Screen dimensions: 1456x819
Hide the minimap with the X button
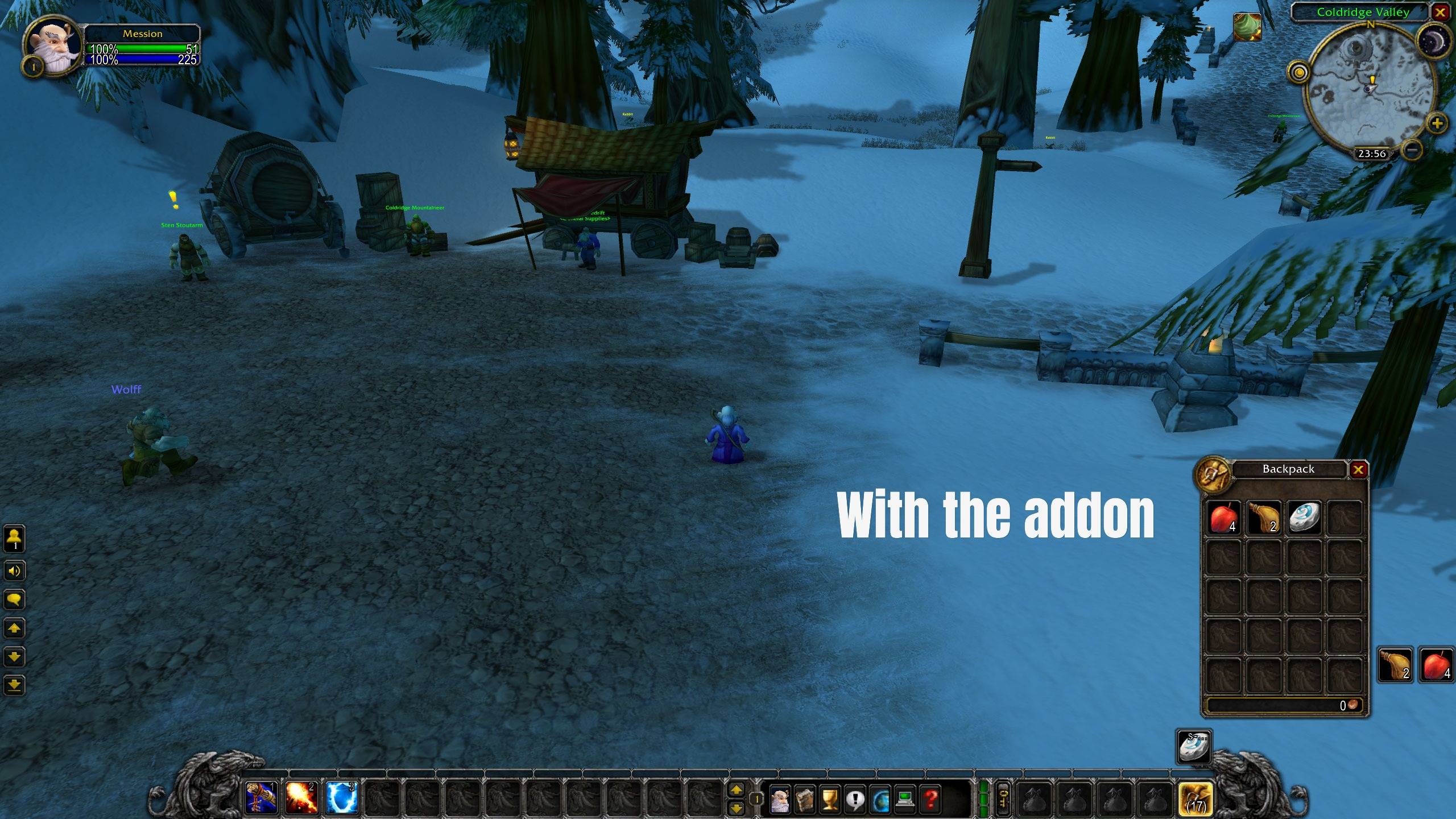1440,13
